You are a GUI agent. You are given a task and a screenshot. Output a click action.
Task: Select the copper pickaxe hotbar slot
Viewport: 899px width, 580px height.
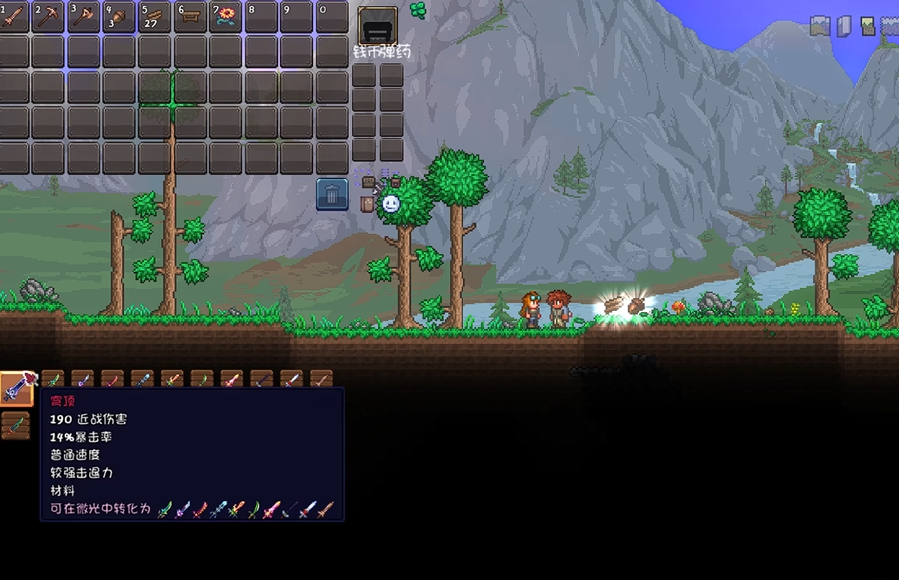pyautogui.click(x=50, y=16)
